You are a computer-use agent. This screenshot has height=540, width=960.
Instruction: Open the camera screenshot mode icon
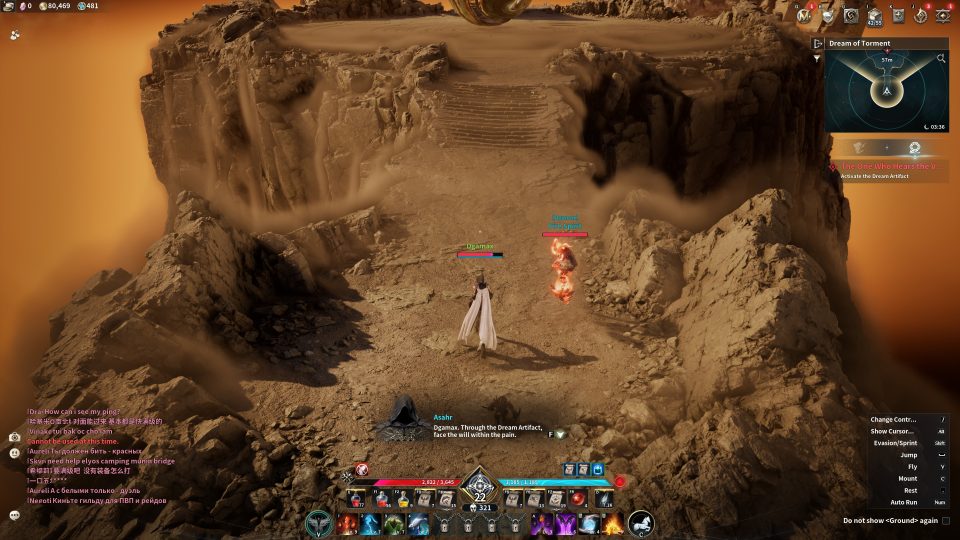pos(15,437)
